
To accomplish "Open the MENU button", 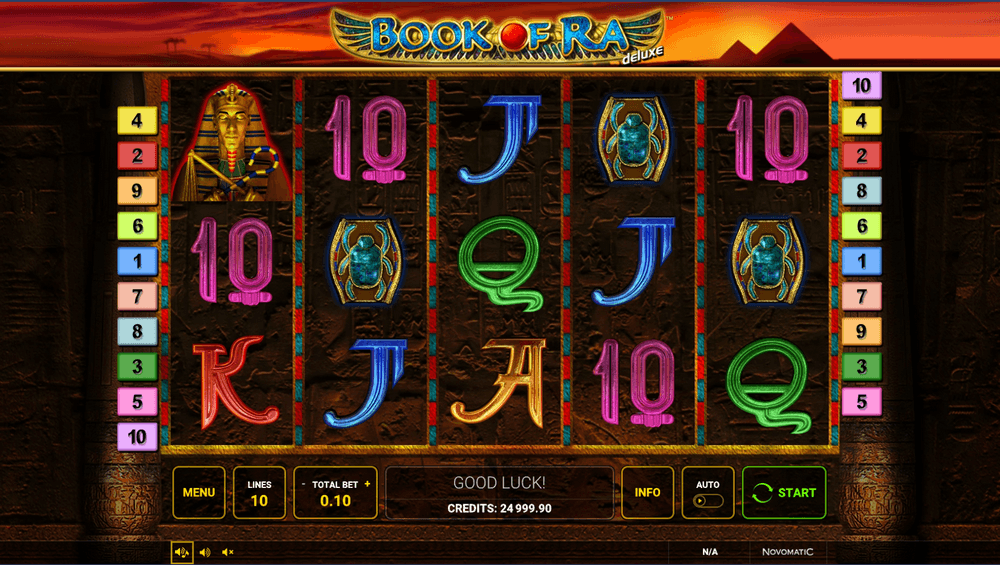I will point(198,492).
